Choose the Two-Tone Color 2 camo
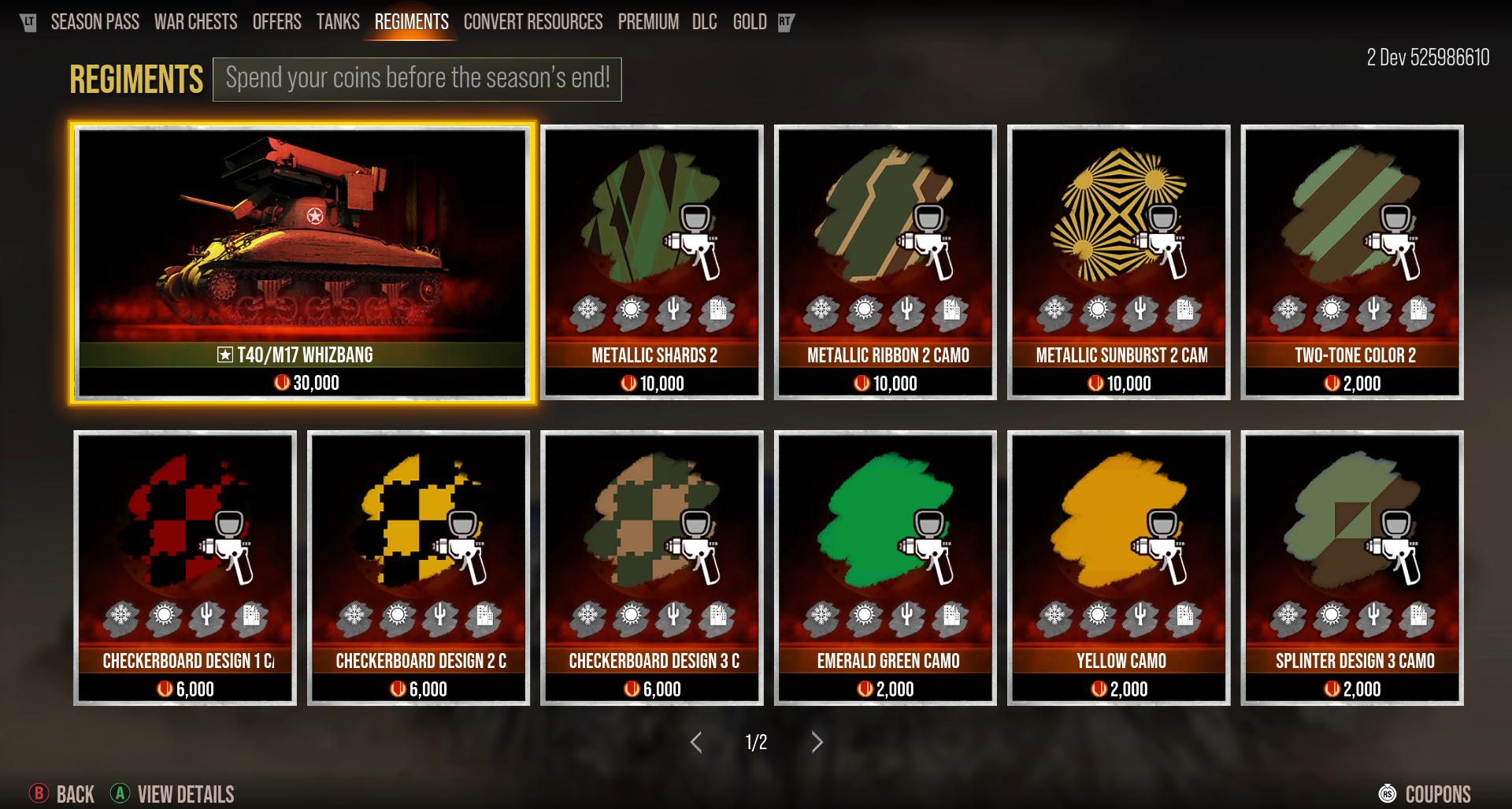 (x=1351, y=262)
